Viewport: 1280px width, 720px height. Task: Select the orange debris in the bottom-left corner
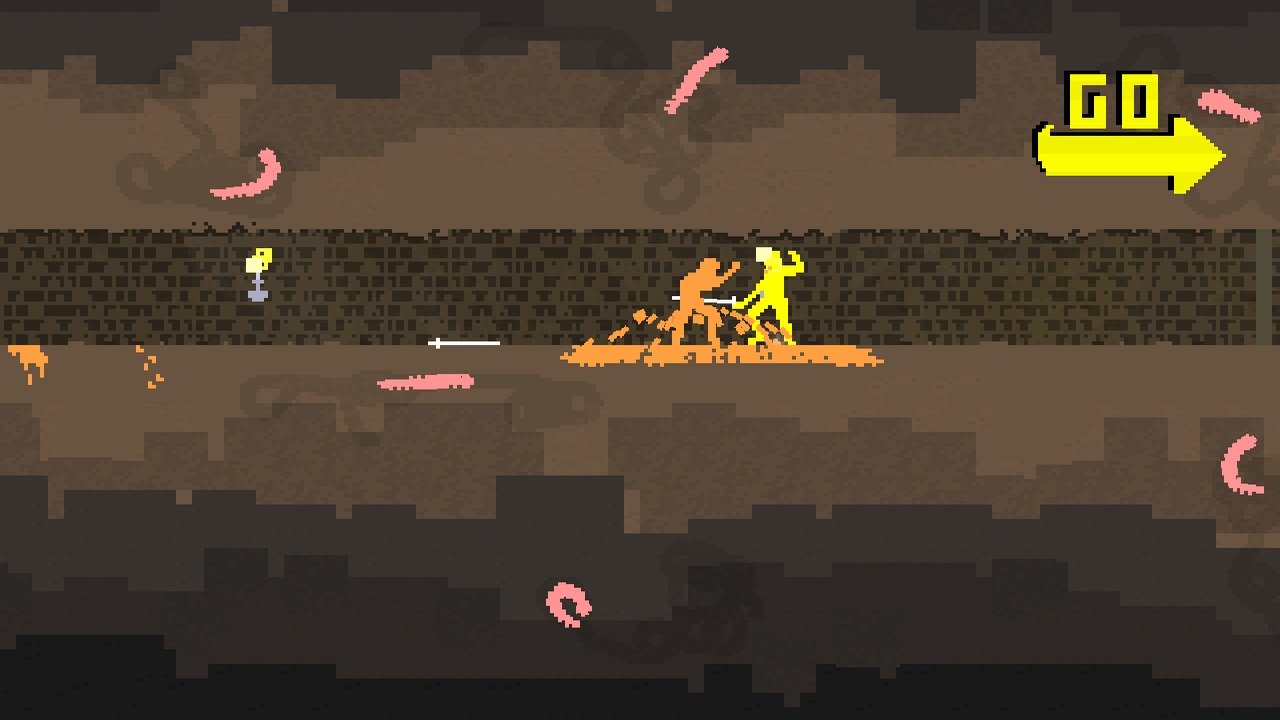click(x=25, y=358)
